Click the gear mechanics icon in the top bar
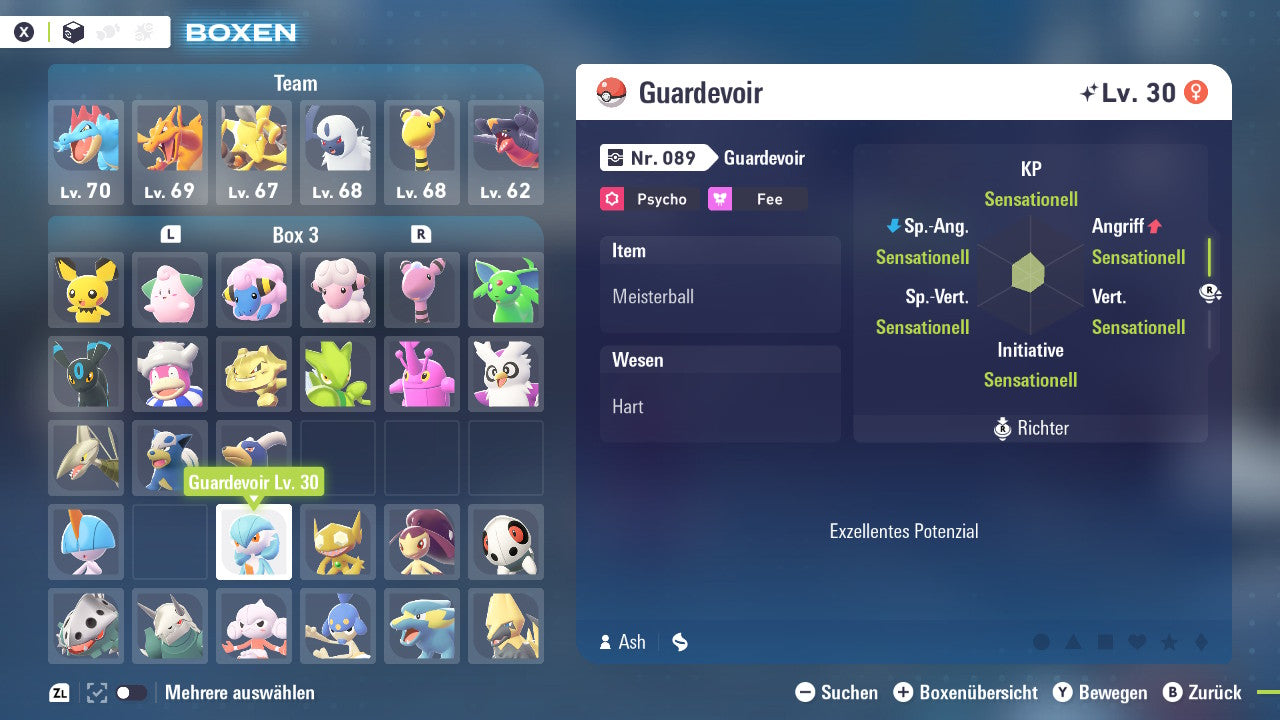Screen dimensions: 1280x720 pos(141,31)
